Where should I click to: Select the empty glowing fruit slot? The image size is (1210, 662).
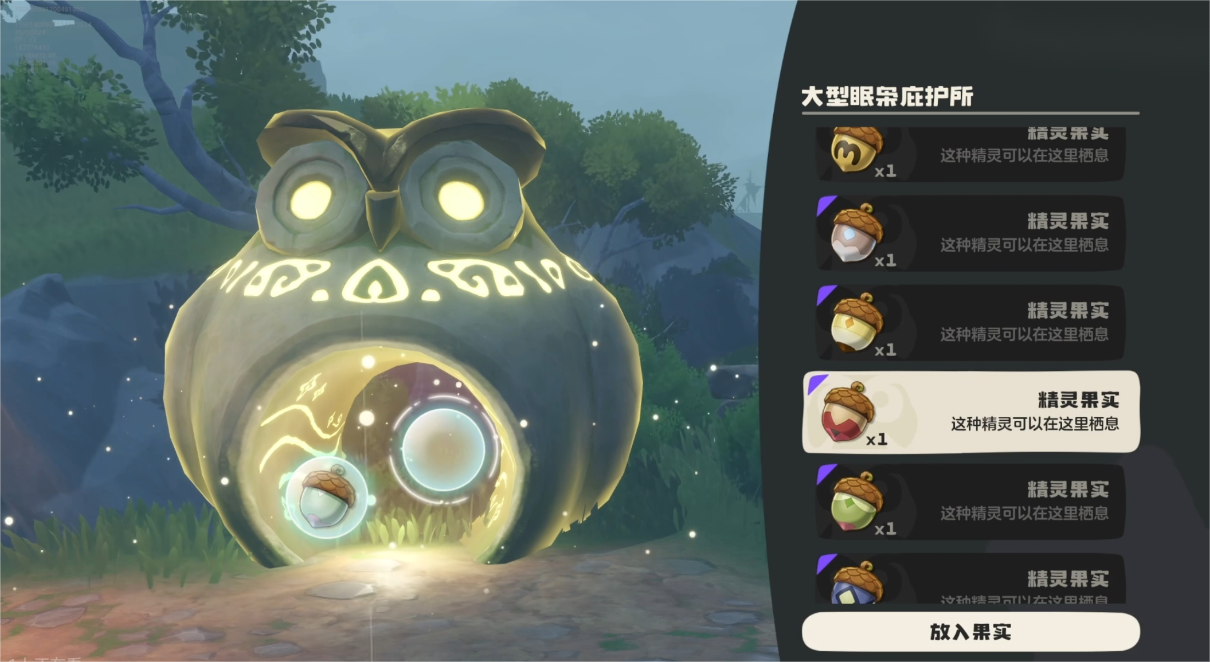pyautogui.click(x=443, y=450)
